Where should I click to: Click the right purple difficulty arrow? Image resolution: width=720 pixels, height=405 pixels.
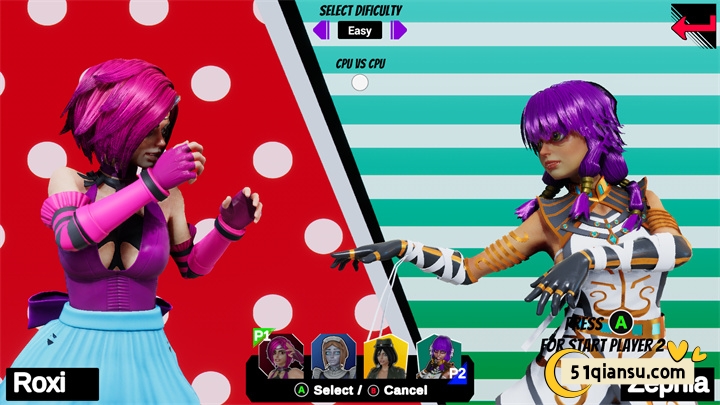tap(399, 30)
